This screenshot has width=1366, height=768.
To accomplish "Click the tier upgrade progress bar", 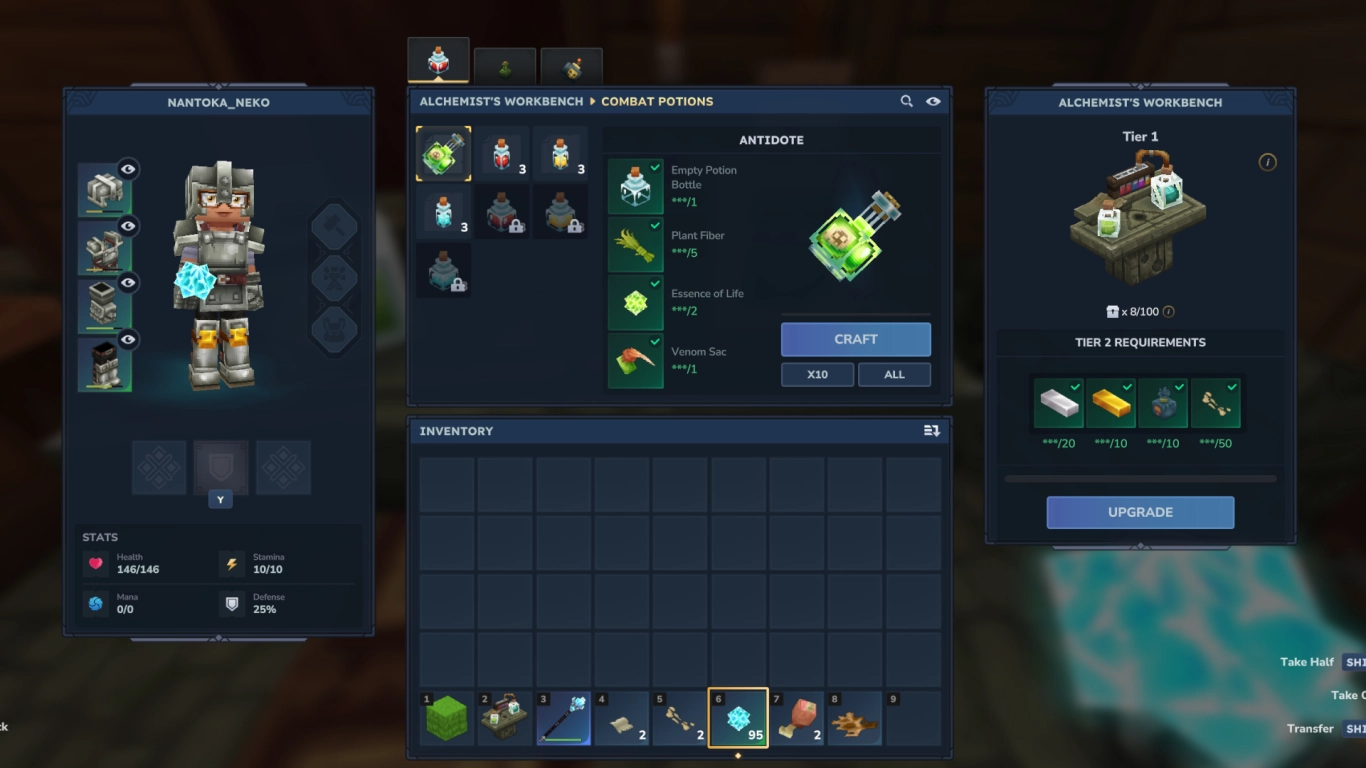I will [1140, 479].
